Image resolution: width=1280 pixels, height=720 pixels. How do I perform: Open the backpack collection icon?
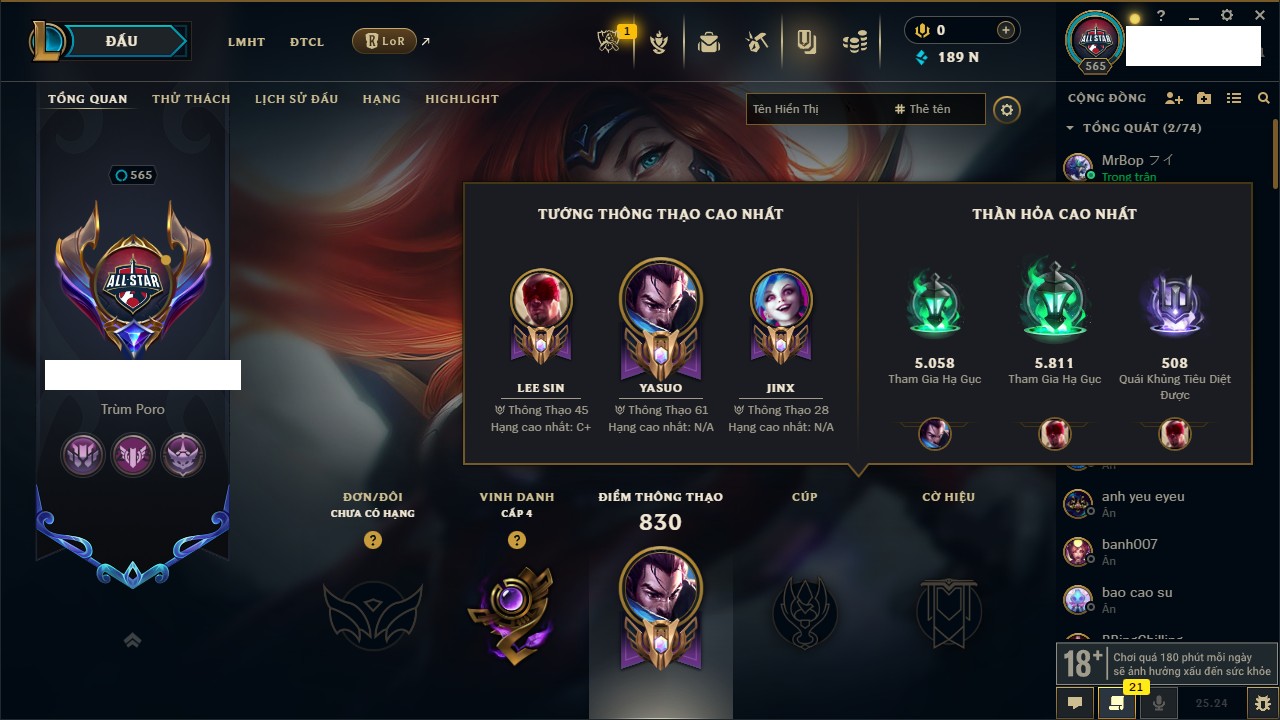(709, 42)
